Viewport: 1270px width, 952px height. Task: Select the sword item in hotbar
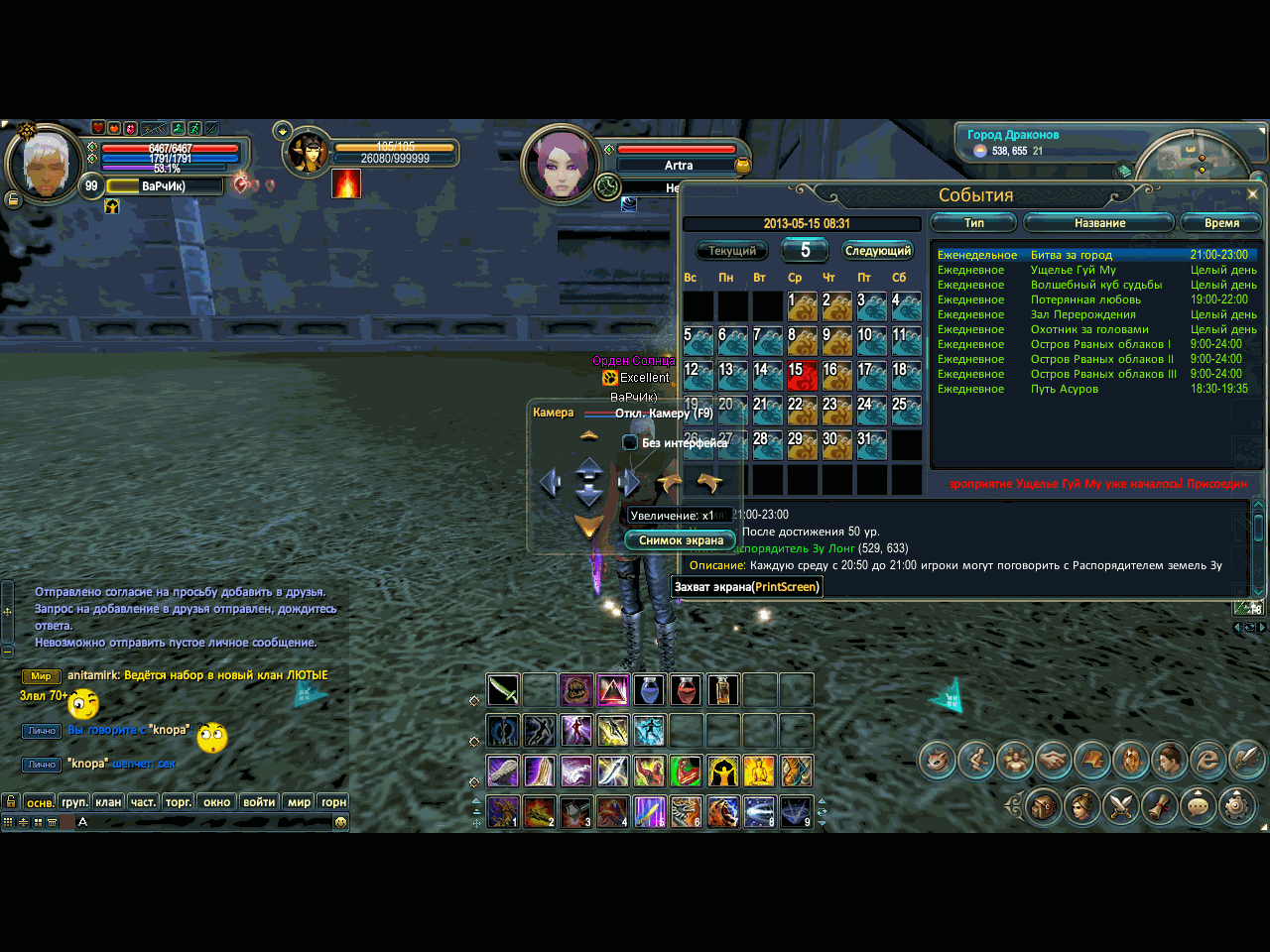pyautogui.click(x=503, y=689)
